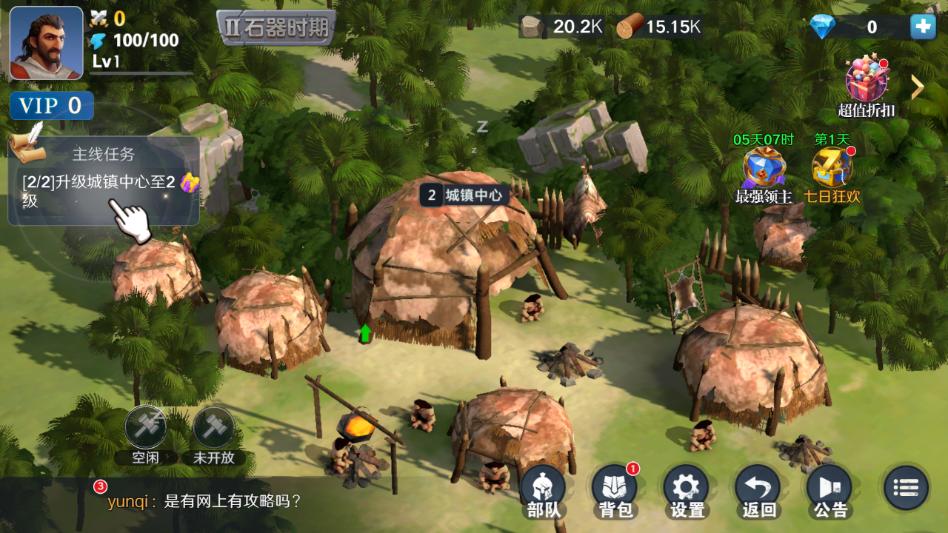Open the list menu button
948x533 pixels.
(905, 488)
